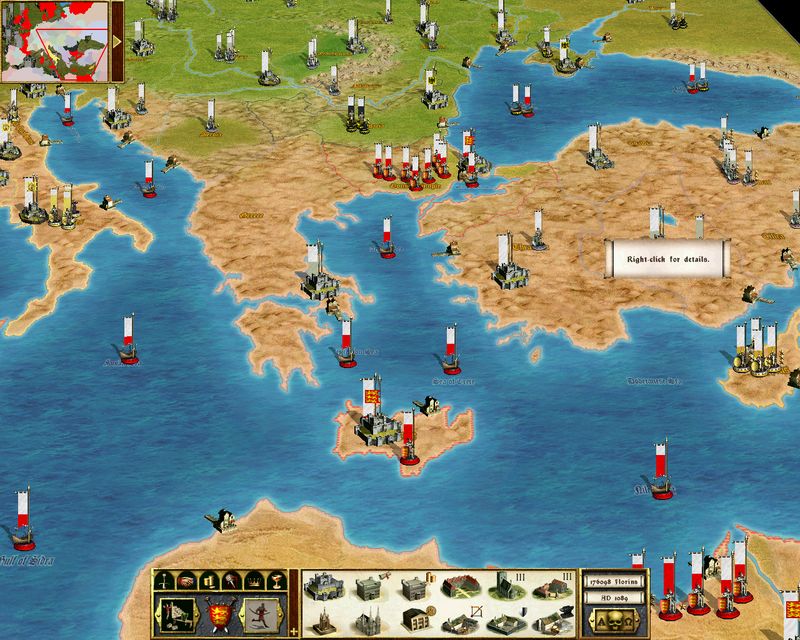Click the minimap of Europe

(55, 40)
